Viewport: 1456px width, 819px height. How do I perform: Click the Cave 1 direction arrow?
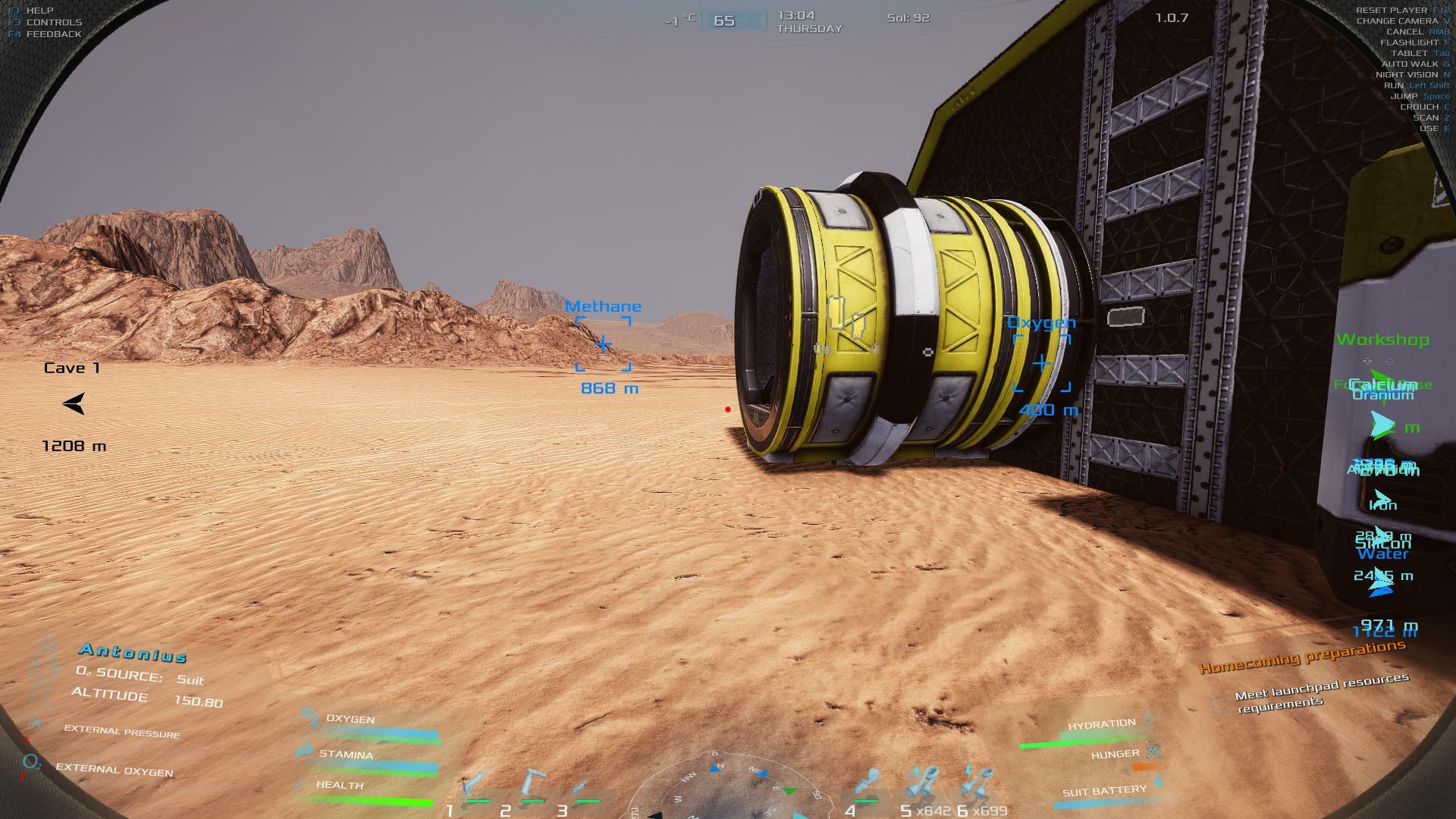tap(74, 403)
